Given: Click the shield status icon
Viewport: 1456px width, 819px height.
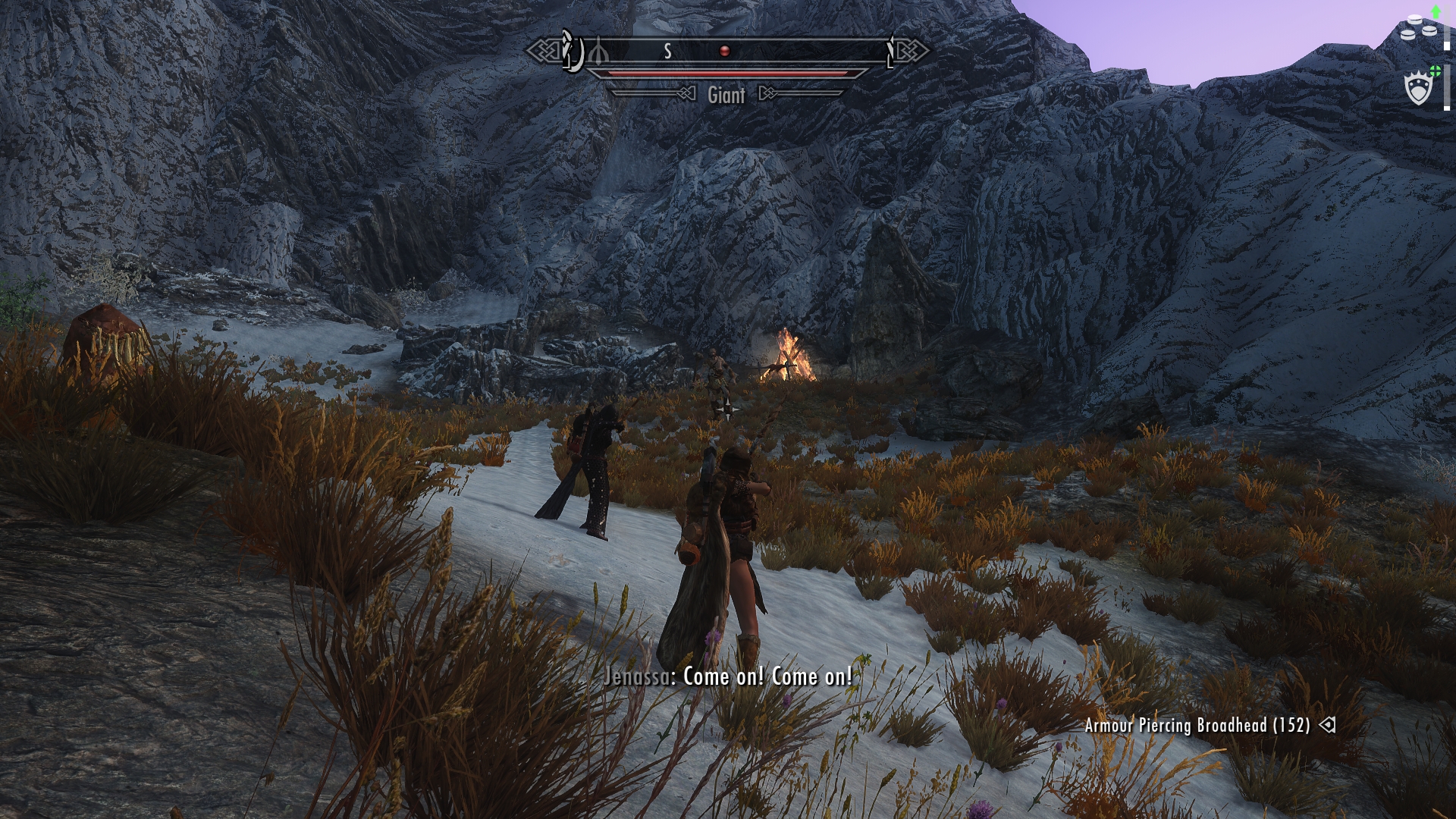Looking at the screenshot, I should click(x=1417, y=89).
